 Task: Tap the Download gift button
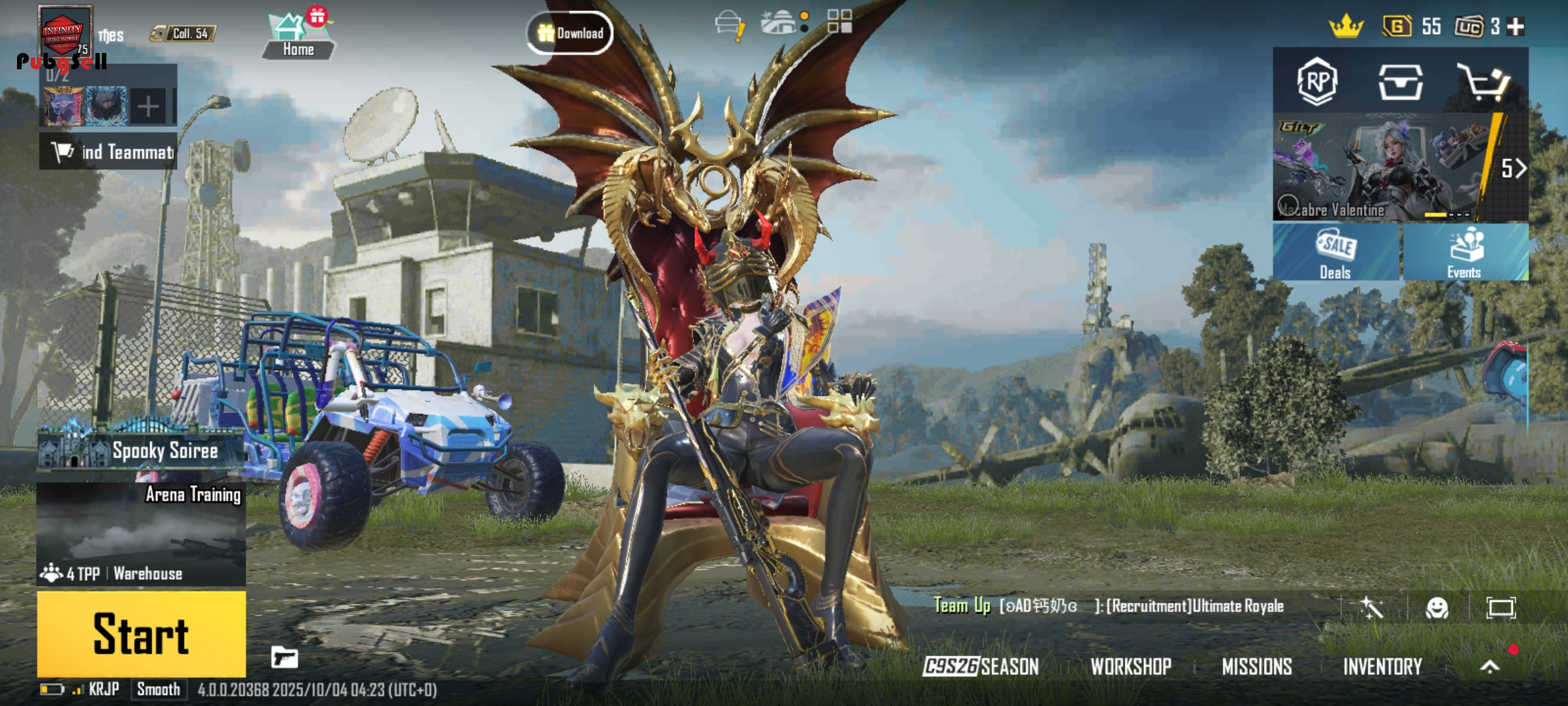tap(570, 33)
